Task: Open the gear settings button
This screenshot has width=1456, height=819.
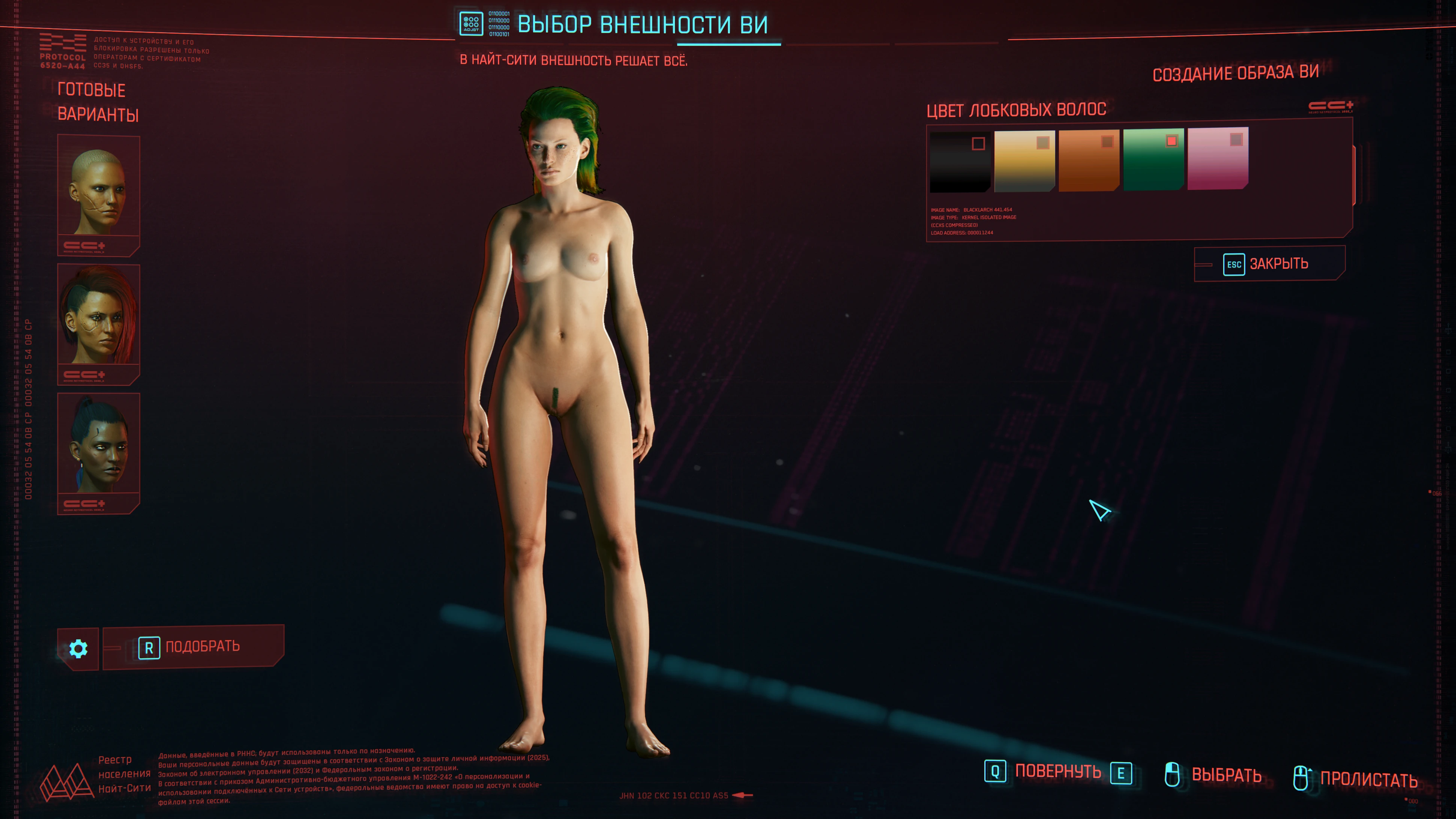Action: (78, 649)
